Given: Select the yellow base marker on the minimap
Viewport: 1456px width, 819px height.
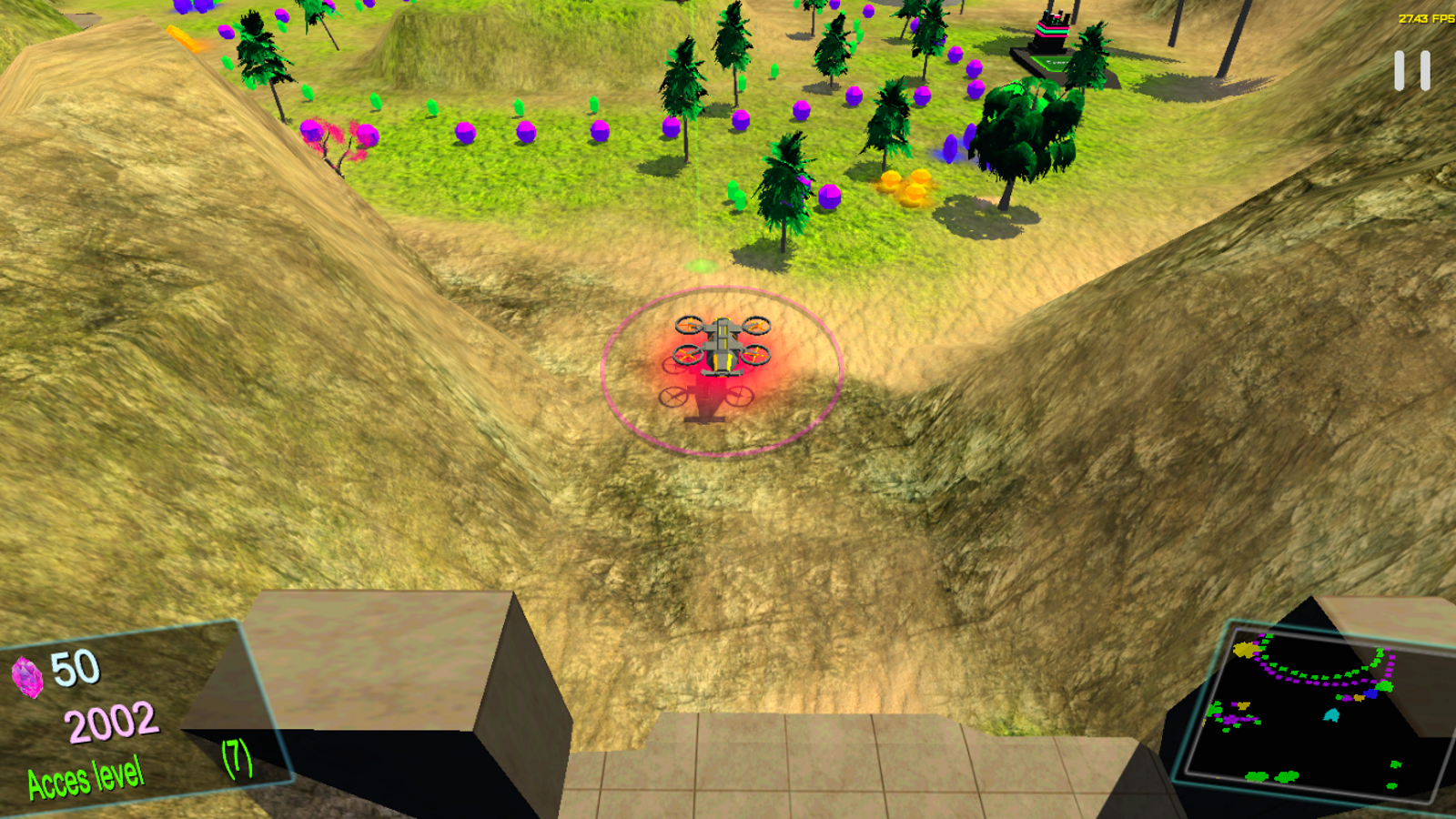Looking at the screenshot, I should click(x=1248, y=651).
